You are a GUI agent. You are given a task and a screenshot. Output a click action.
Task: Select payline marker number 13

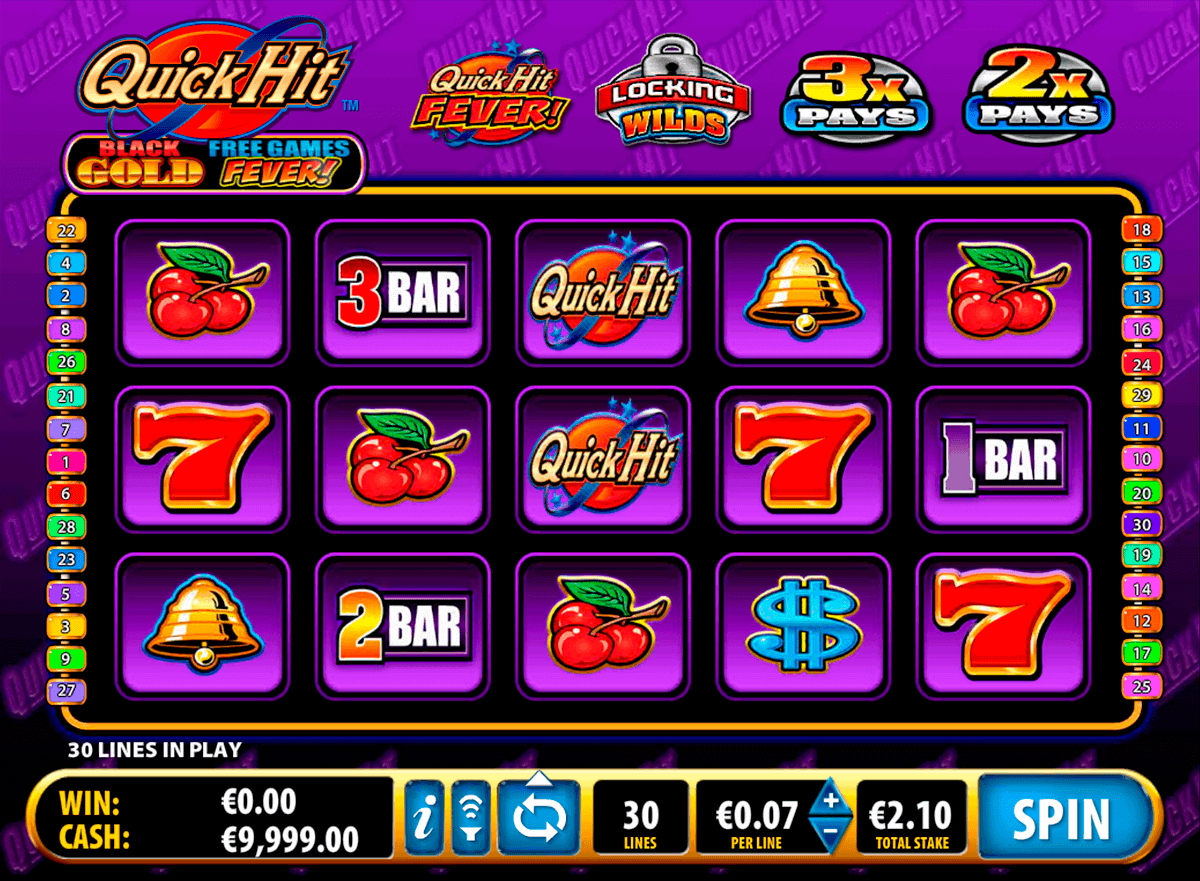pyautogui.click(x=1141, y=296)
